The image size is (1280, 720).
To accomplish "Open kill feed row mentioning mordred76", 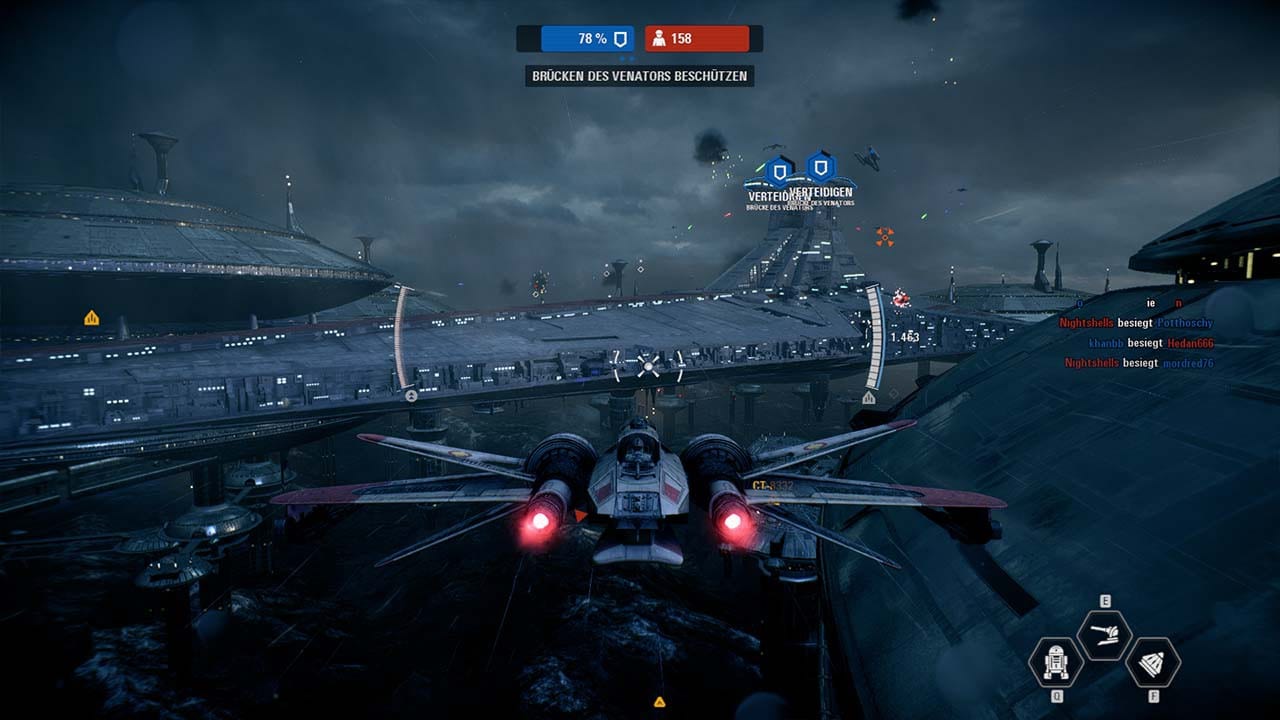I will click(x=1139, y=363).
